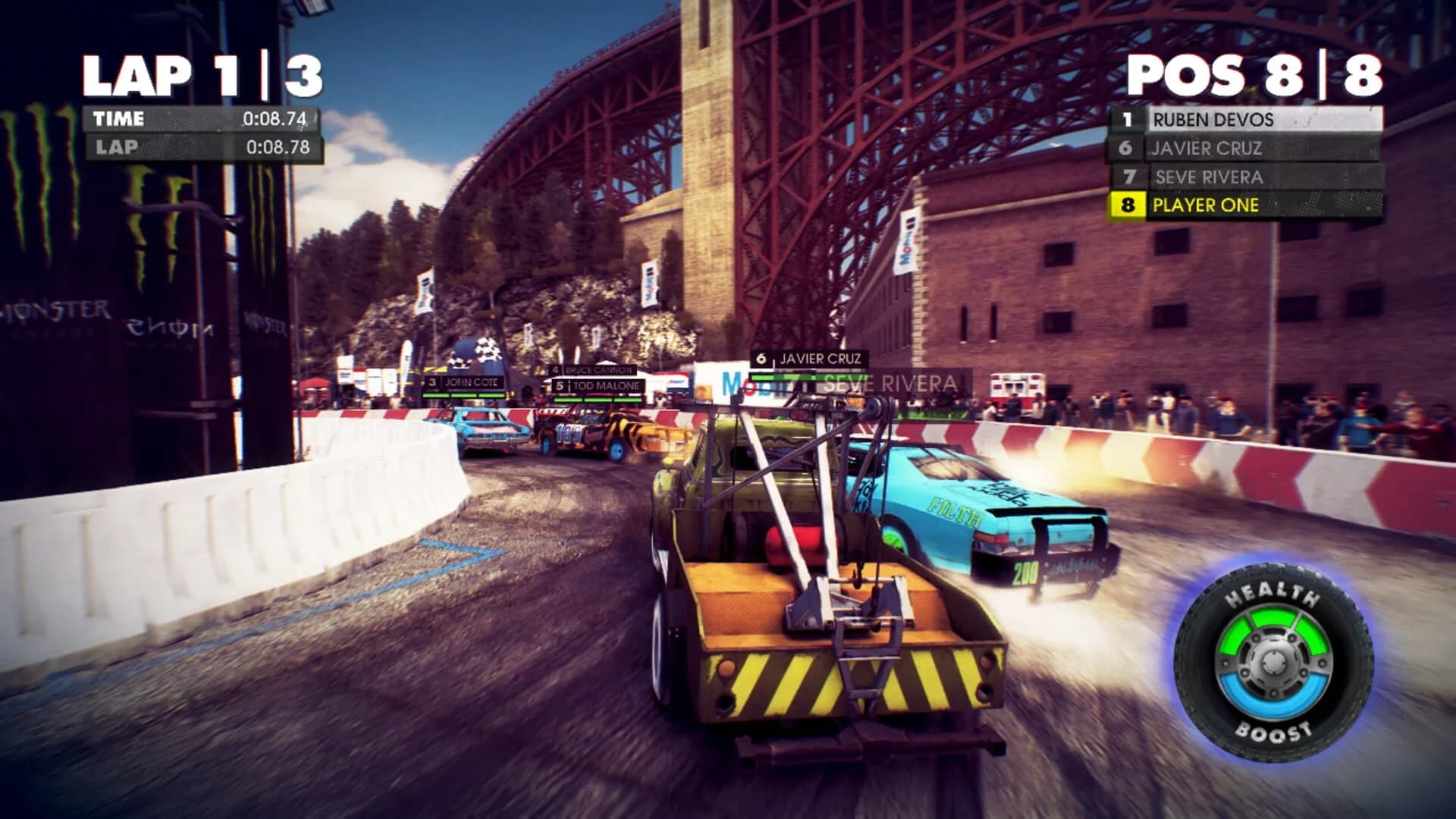1456x819 pixels.
Task: Expand the SEVE RIVERA leaderboard entry
Action: [x=1210, y=177]
